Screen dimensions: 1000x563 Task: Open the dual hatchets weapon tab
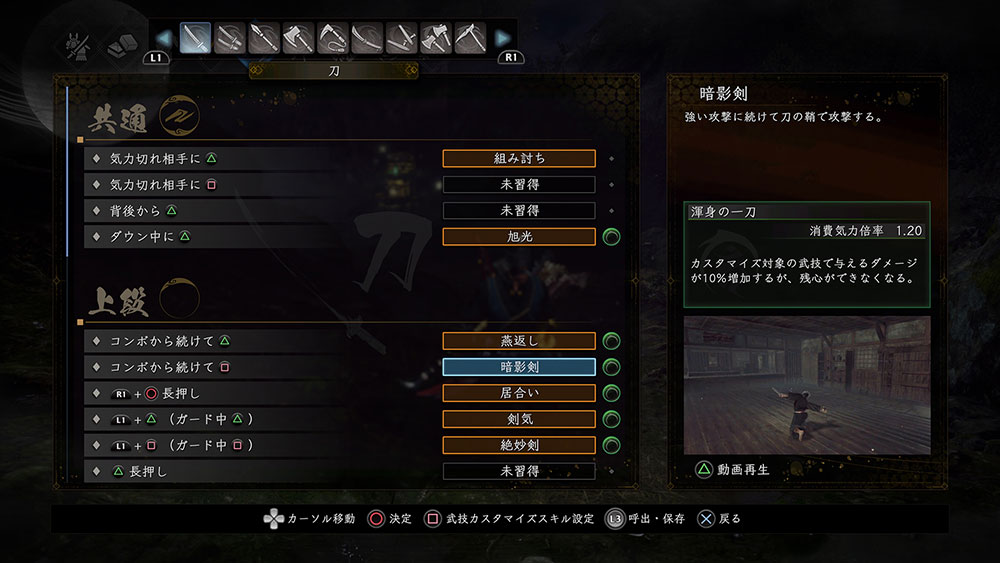[435, 38]
